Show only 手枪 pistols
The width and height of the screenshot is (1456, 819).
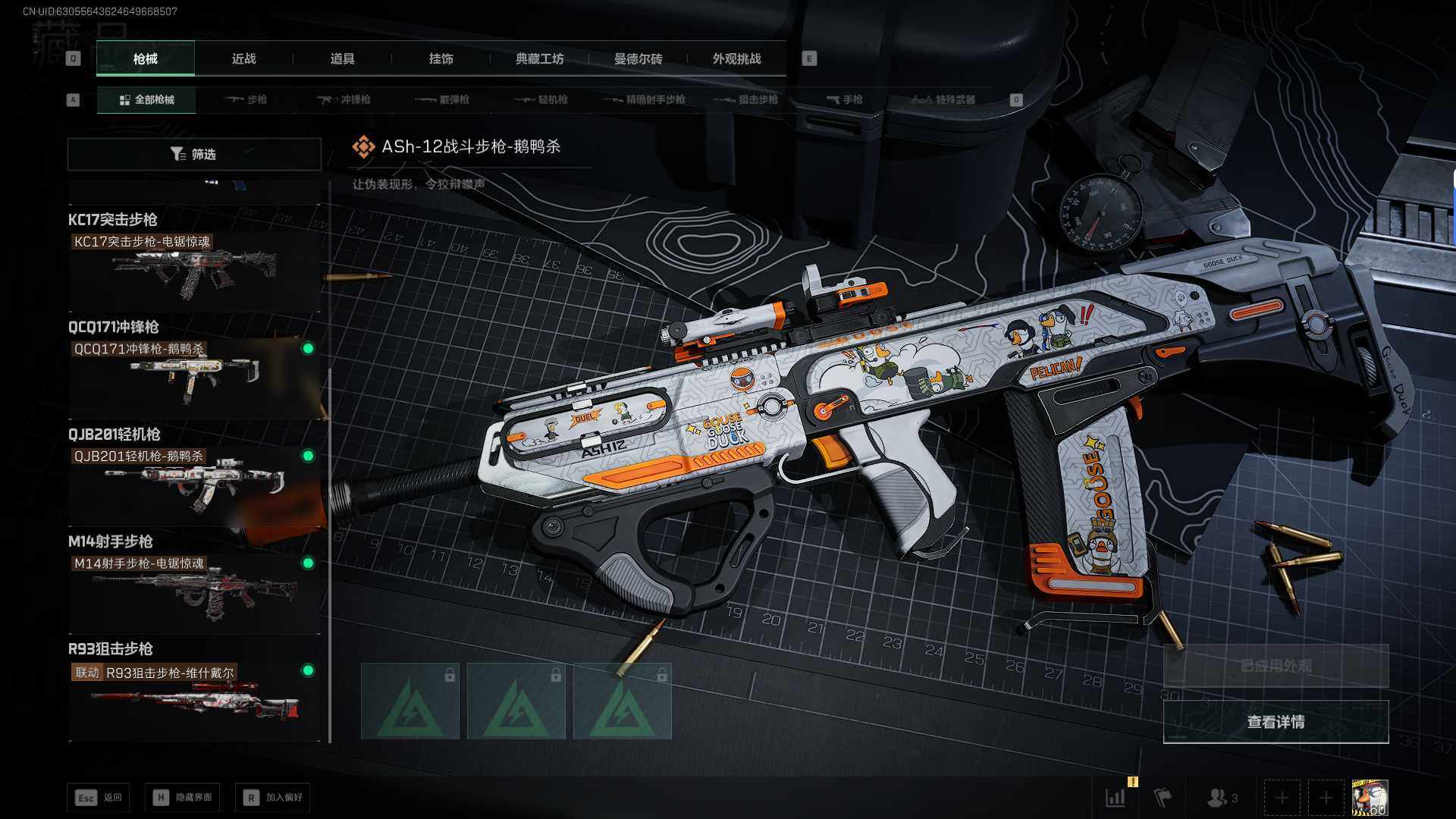click(844, 99)
